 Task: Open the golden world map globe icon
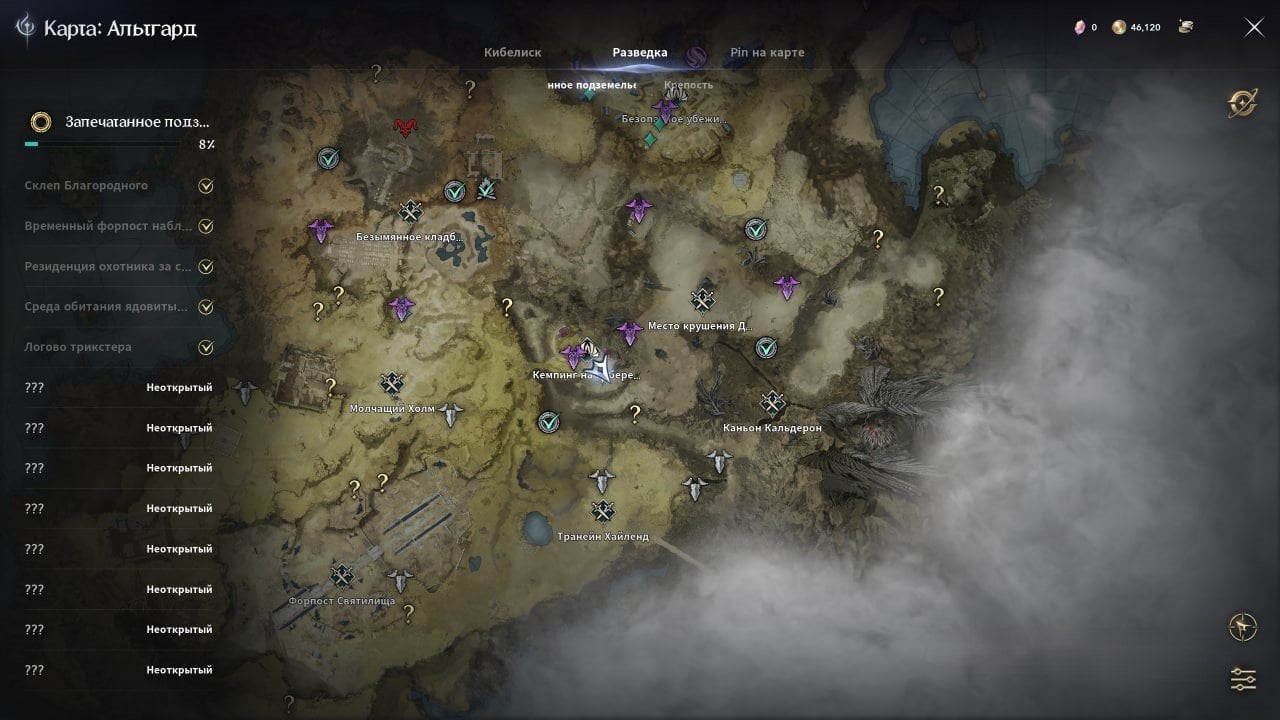pyautogui.click(x=1243, y=103)
